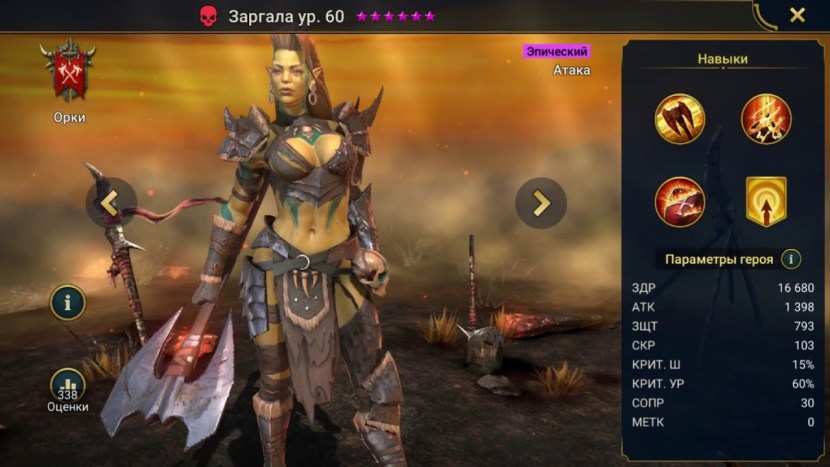Open the hero info circle button

point(68,302)
